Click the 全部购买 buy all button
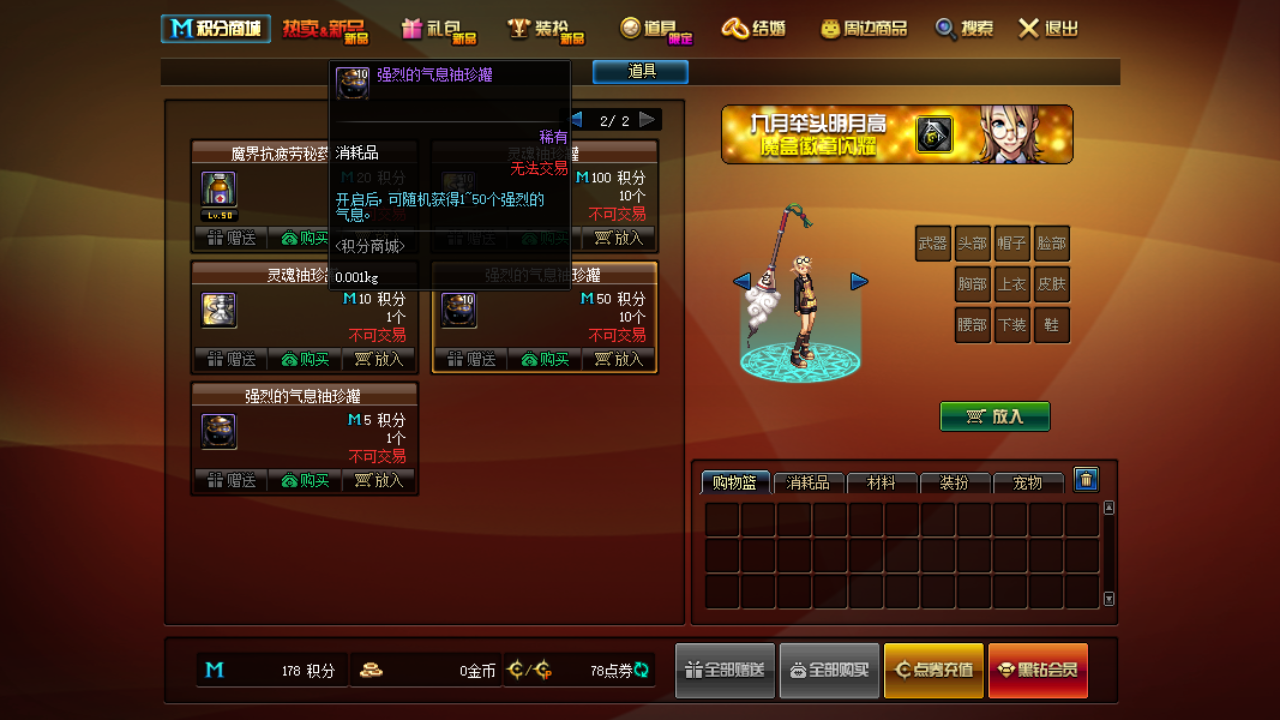This screenshot has height=720, width=1280. click(829, 670)
